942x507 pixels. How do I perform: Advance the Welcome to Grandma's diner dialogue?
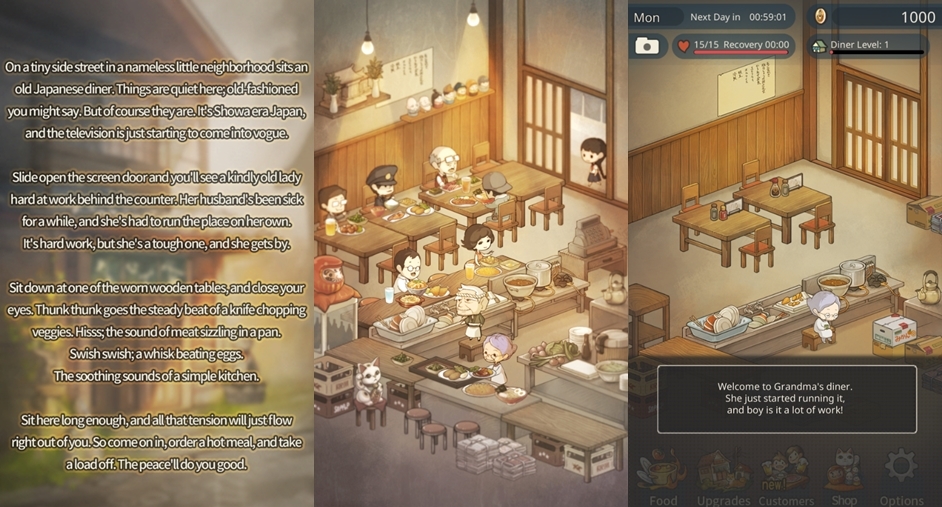(x=786, y=398)
